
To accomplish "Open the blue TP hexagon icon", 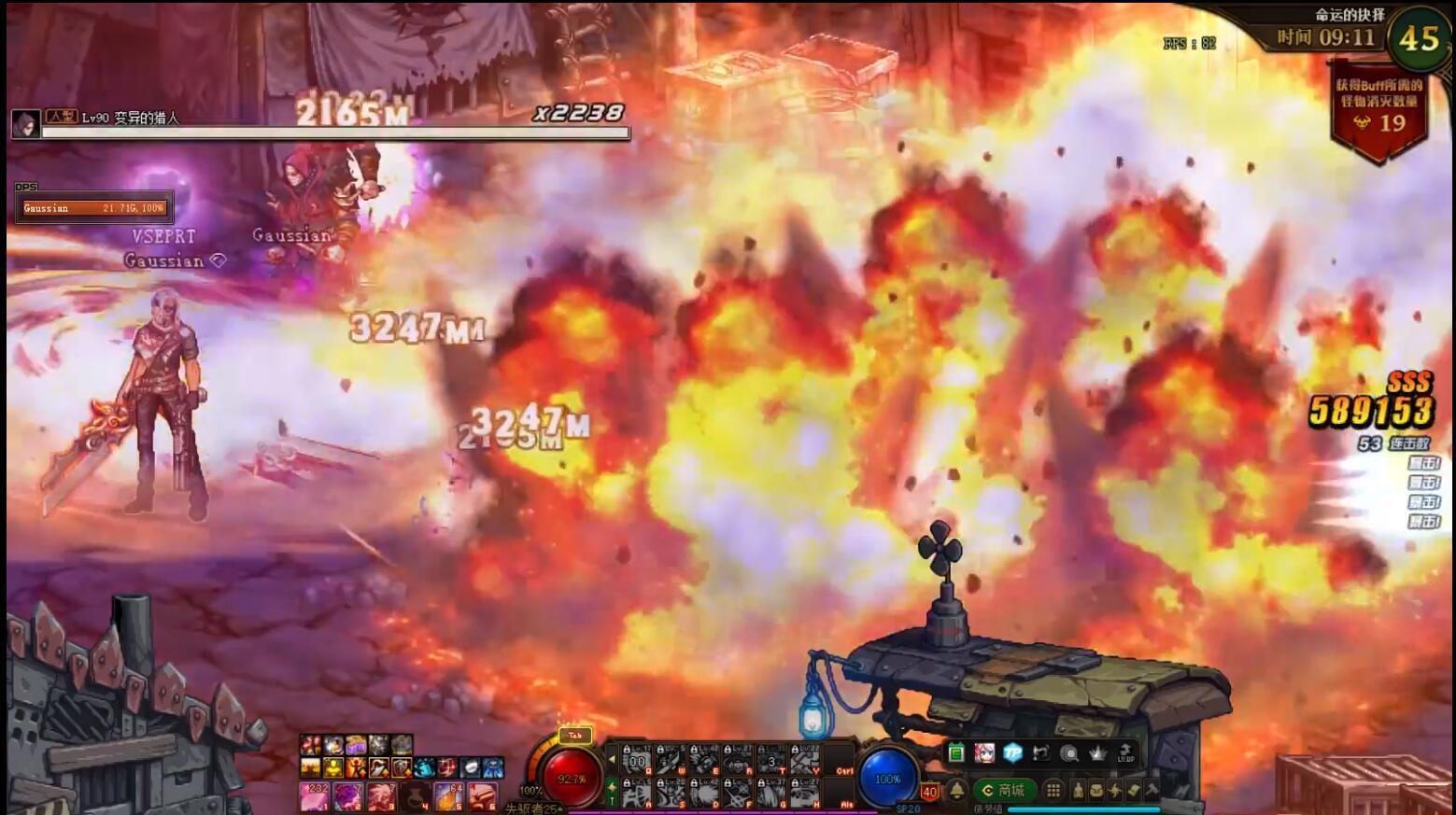I will 1012,752.
